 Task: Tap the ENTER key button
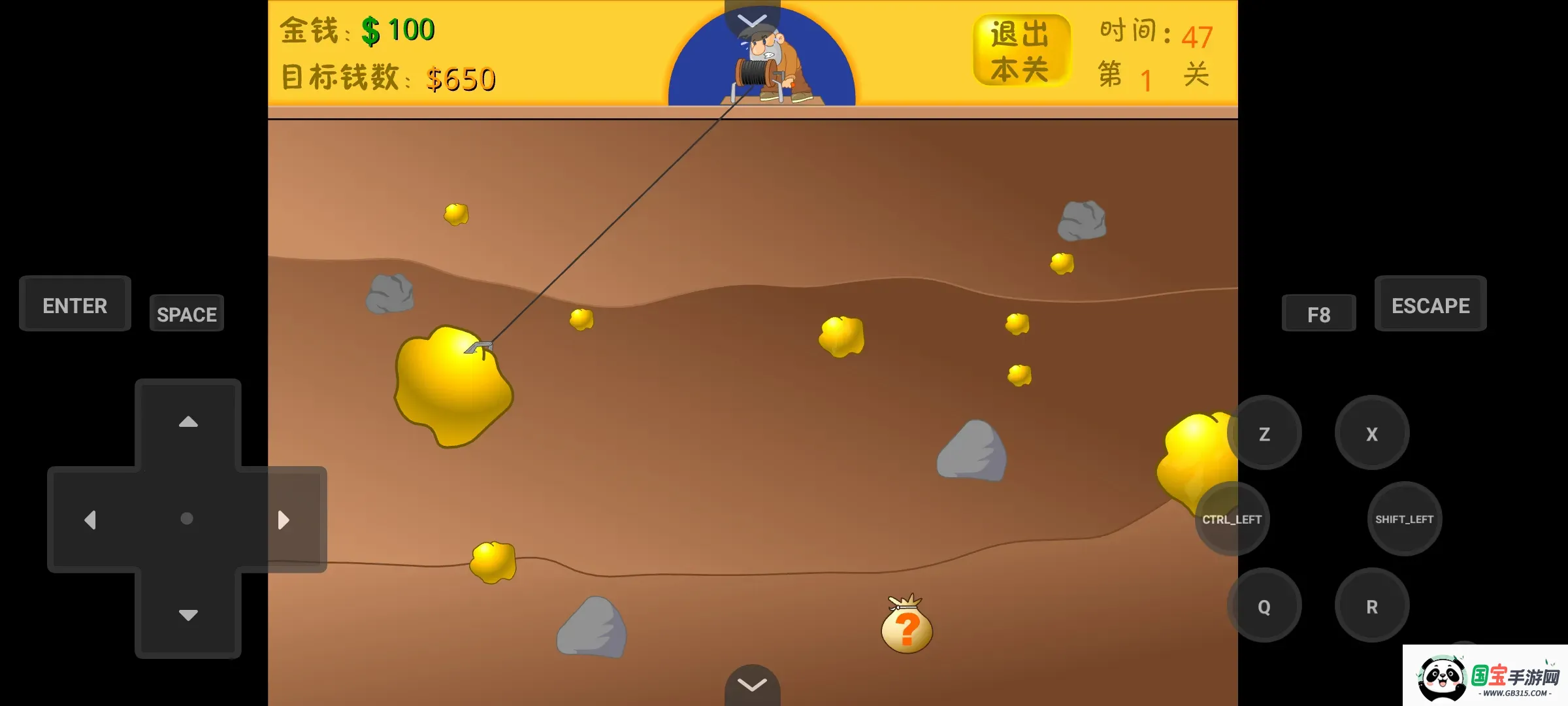click(x=74, y=304)
